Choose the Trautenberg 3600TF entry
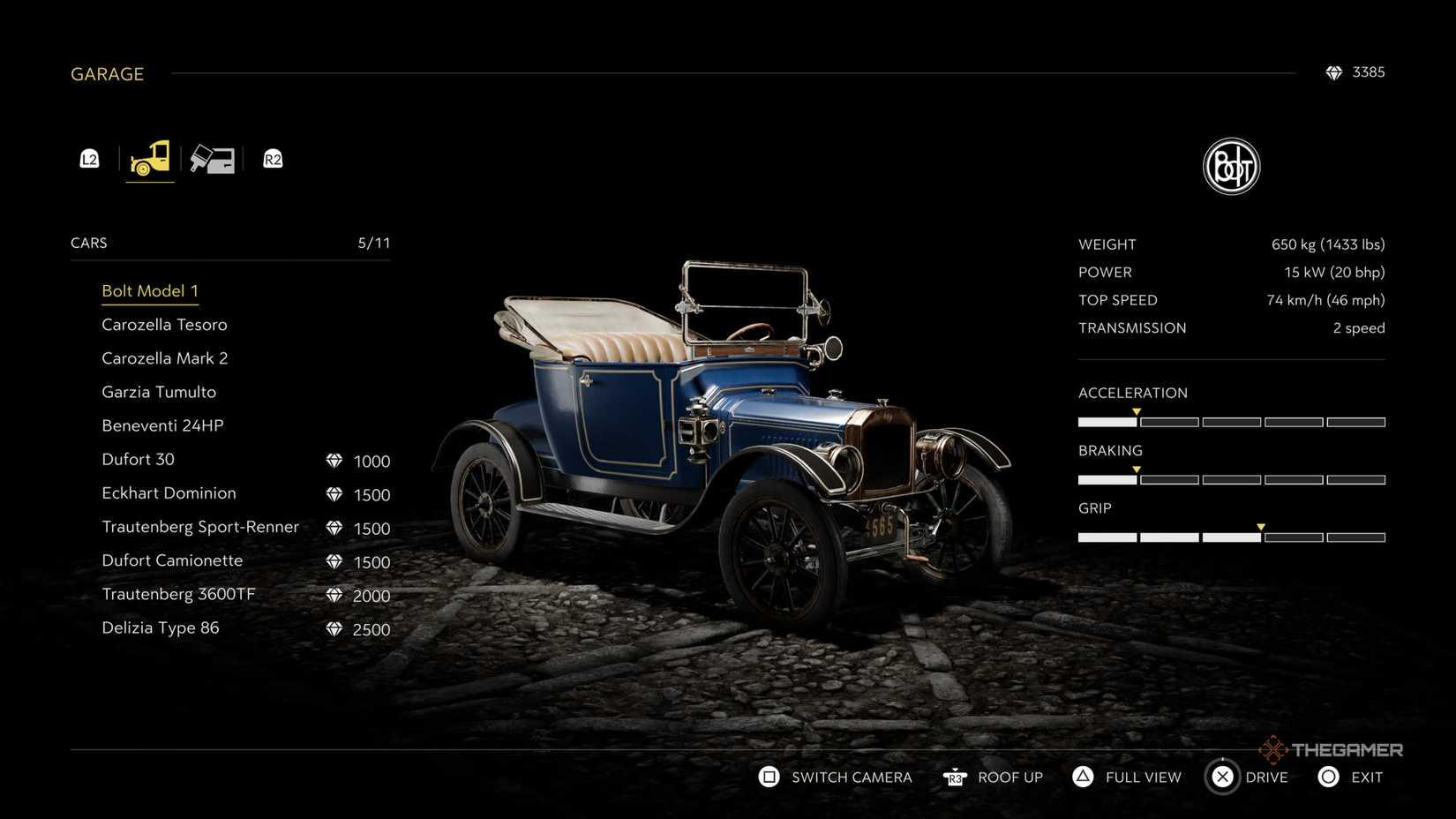 coord(178,594)
